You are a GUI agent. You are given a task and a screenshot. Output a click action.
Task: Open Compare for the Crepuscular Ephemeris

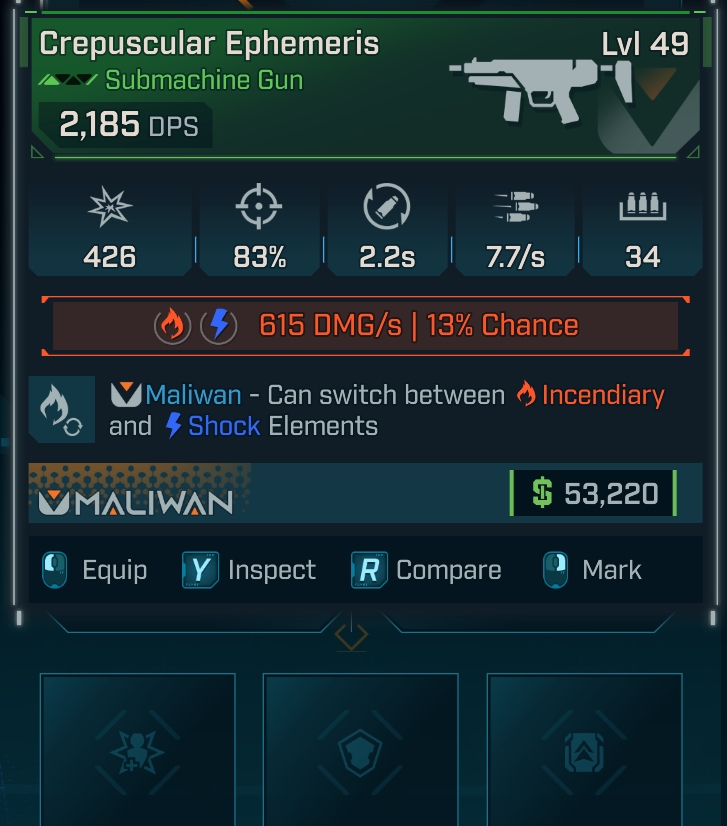pyautogui.click(x=427, y=570)
